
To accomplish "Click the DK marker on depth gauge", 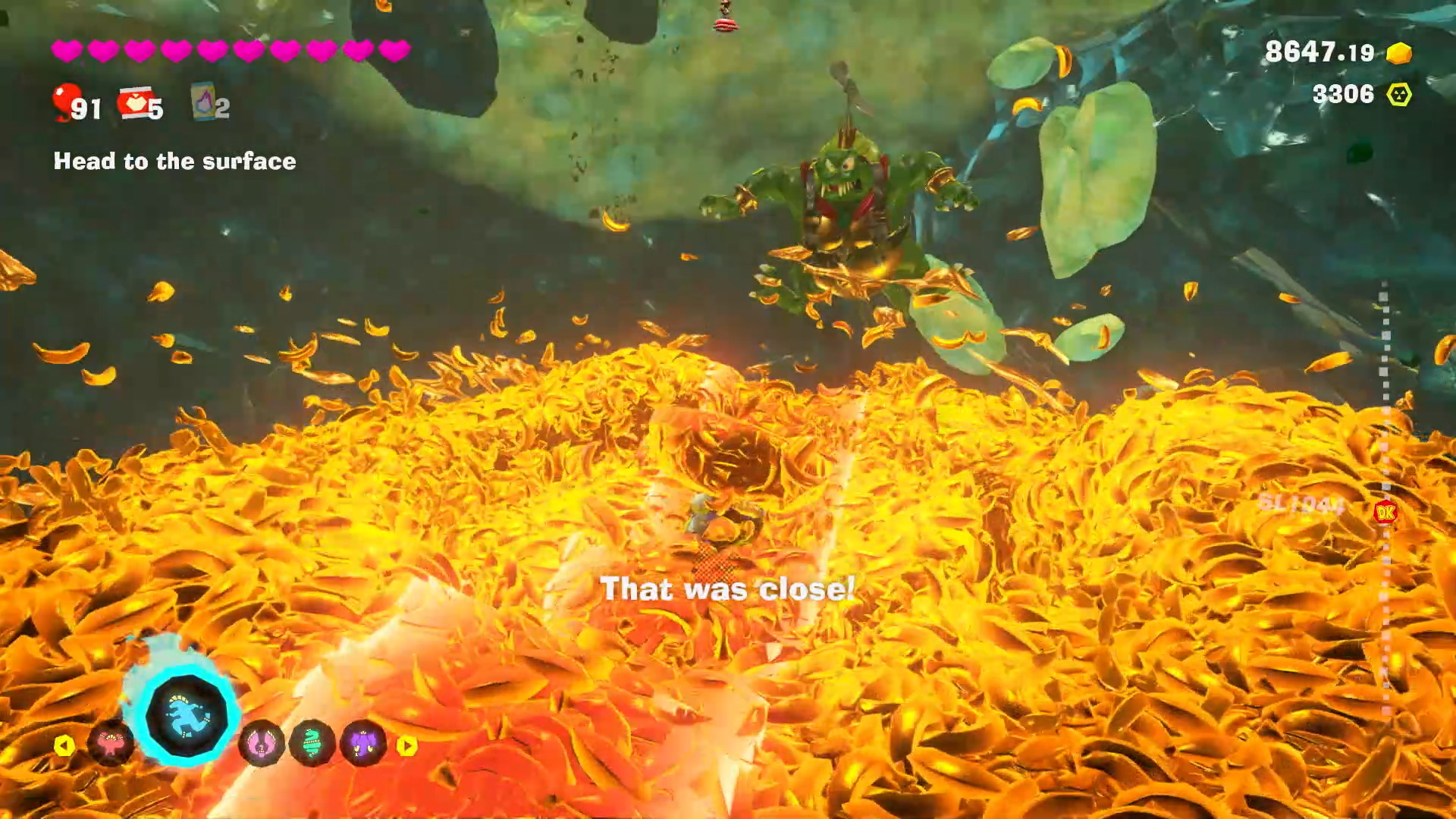I will point(1385,513).
